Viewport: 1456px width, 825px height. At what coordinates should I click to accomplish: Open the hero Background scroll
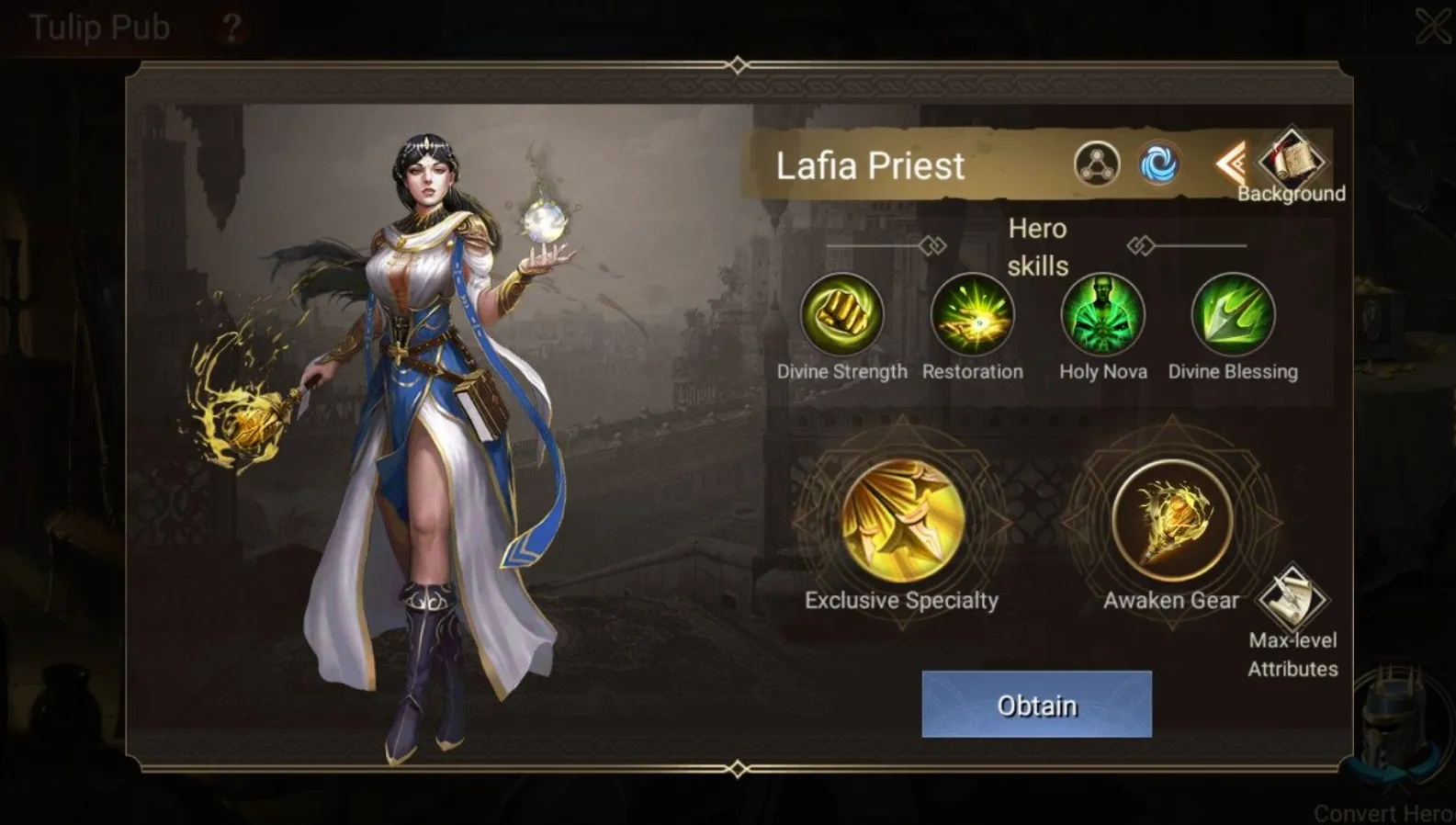point(1291,162)
